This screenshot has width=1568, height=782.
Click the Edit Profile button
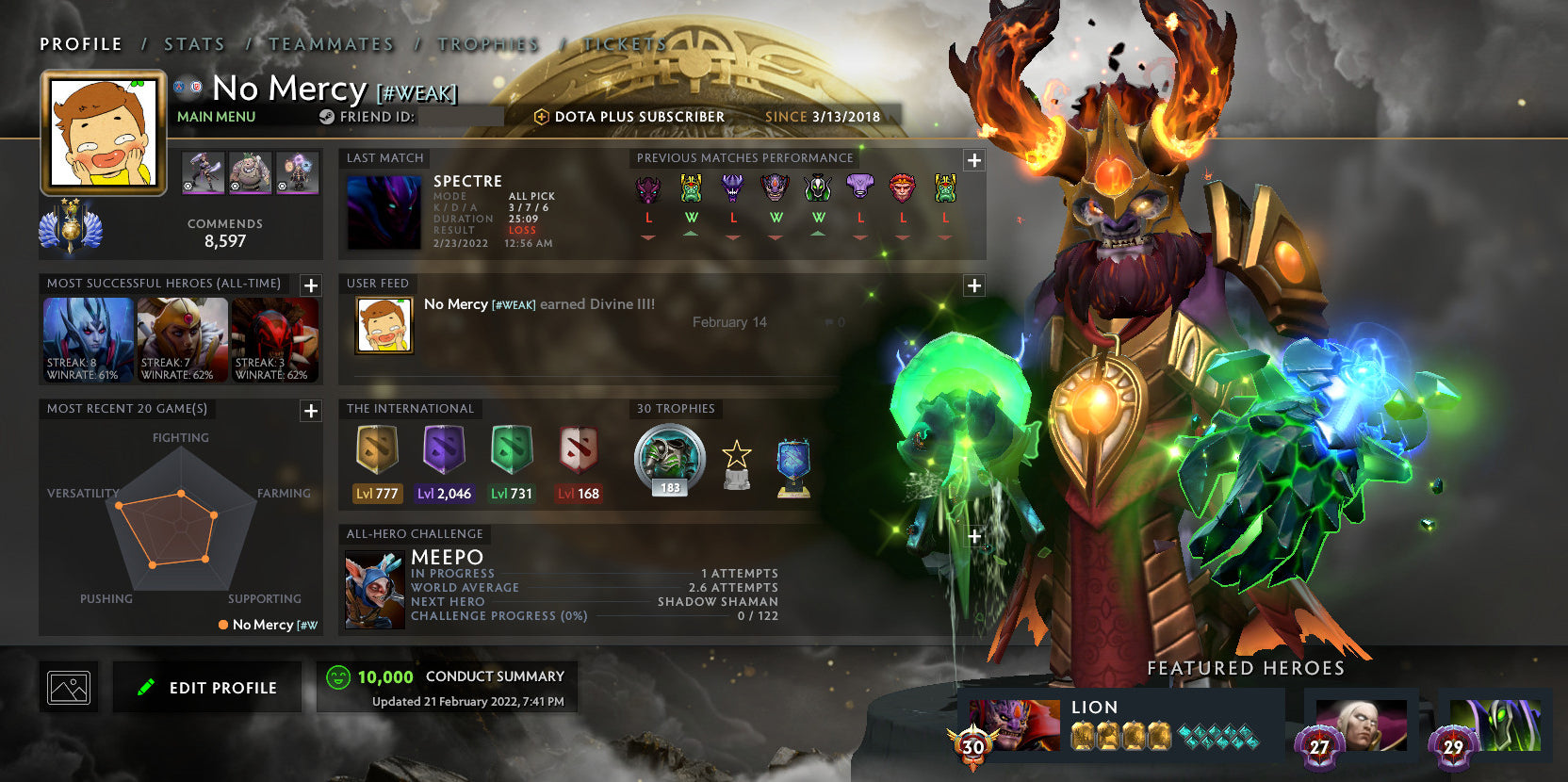click(206, 687)
